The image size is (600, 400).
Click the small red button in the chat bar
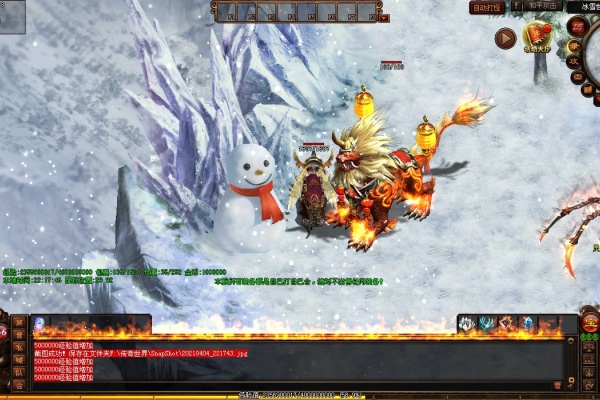tap(557, 385)
